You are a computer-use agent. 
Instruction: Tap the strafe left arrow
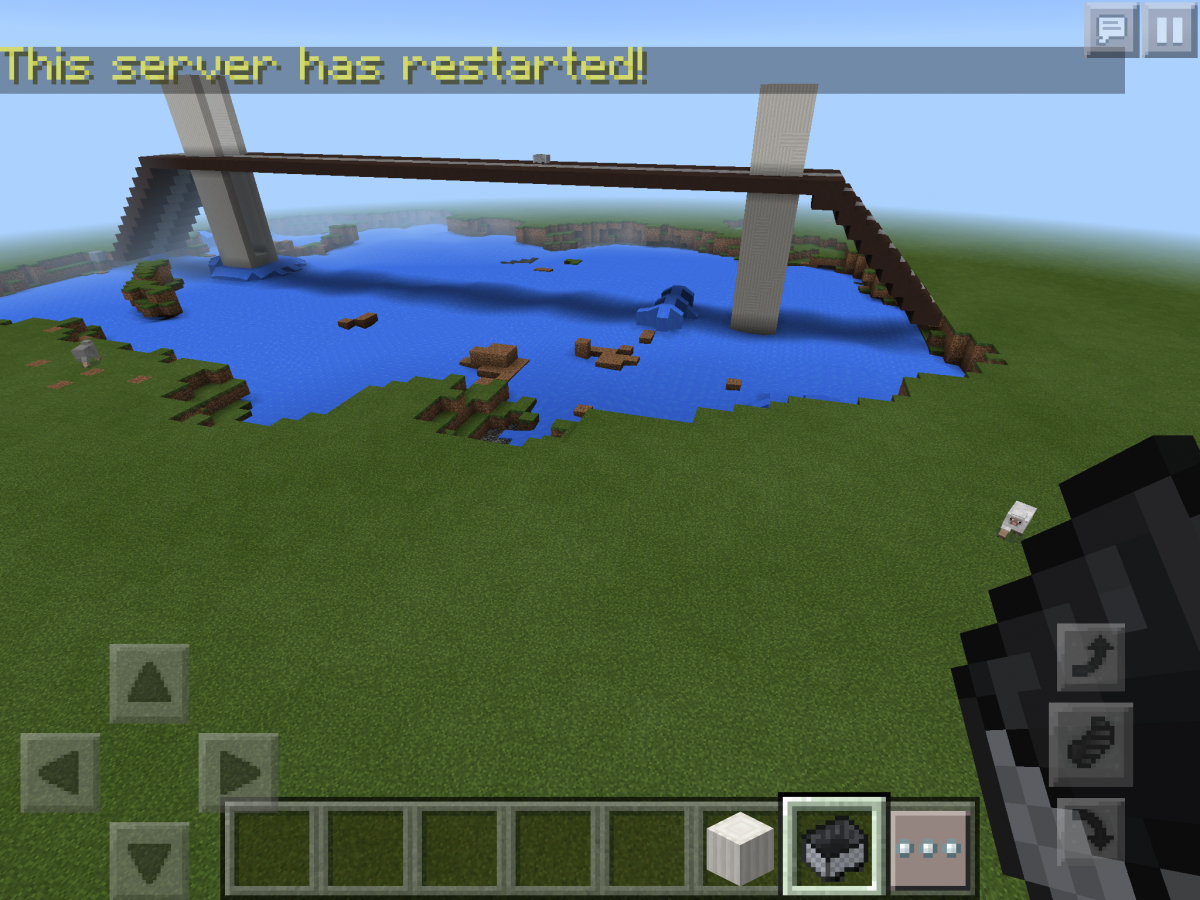[60, 773]
